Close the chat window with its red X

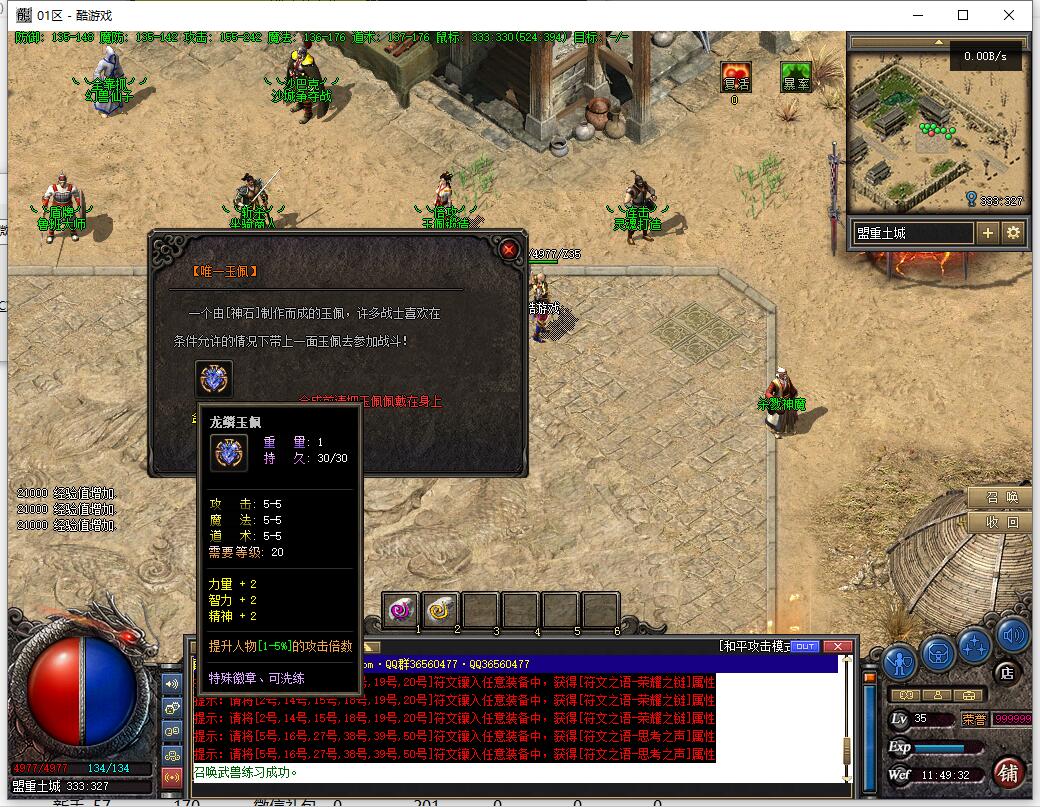pos(837,647)
